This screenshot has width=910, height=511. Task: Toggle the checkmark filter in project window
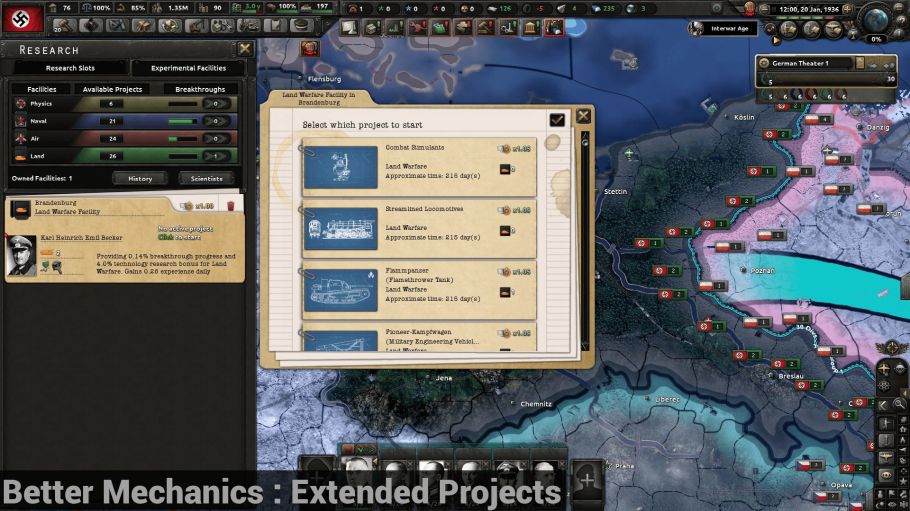click(x=557, y=119)
